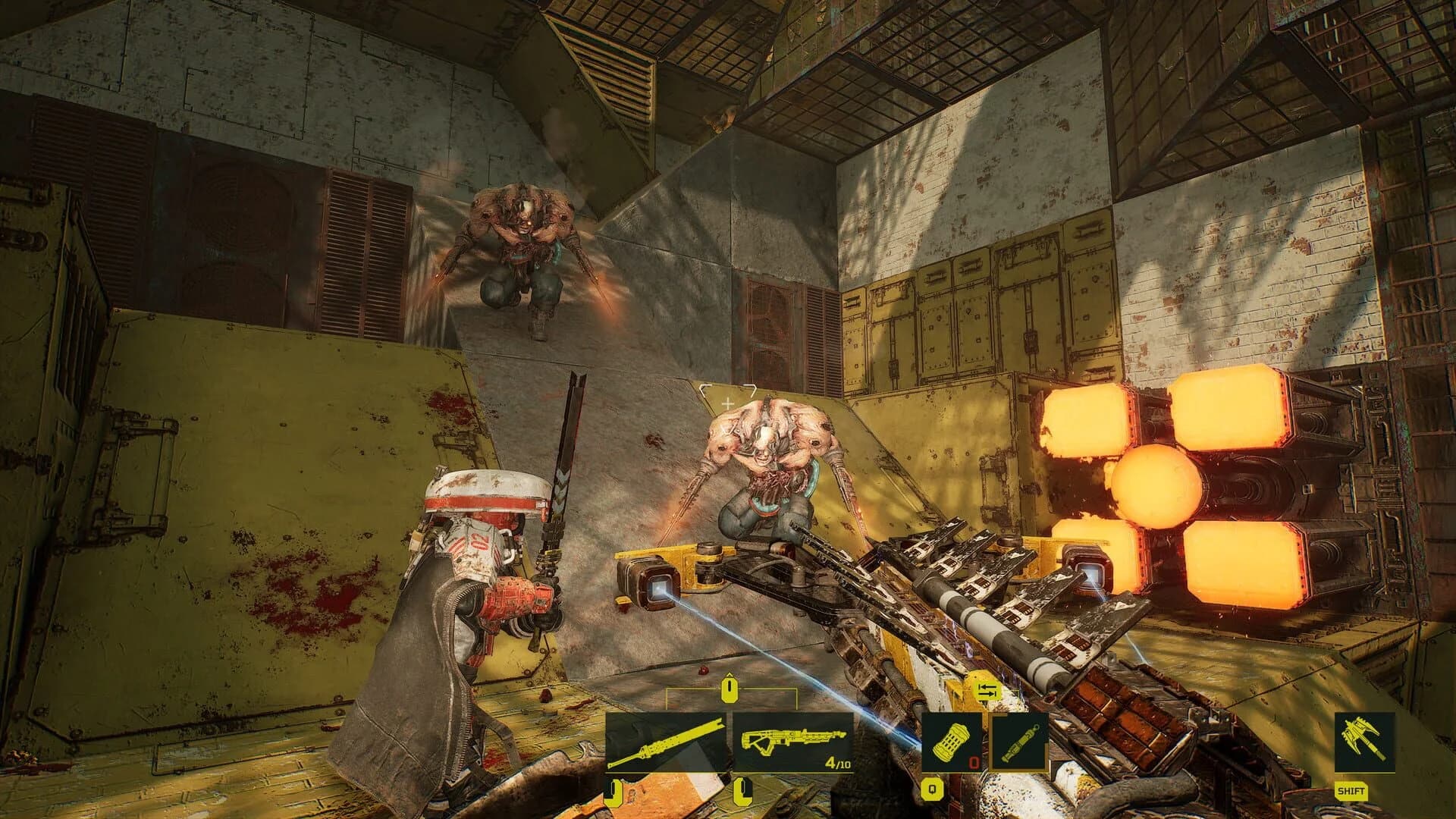Click the red zero grenade count indicator
The image size is (1456, 819).
click(x=974, y=762)
